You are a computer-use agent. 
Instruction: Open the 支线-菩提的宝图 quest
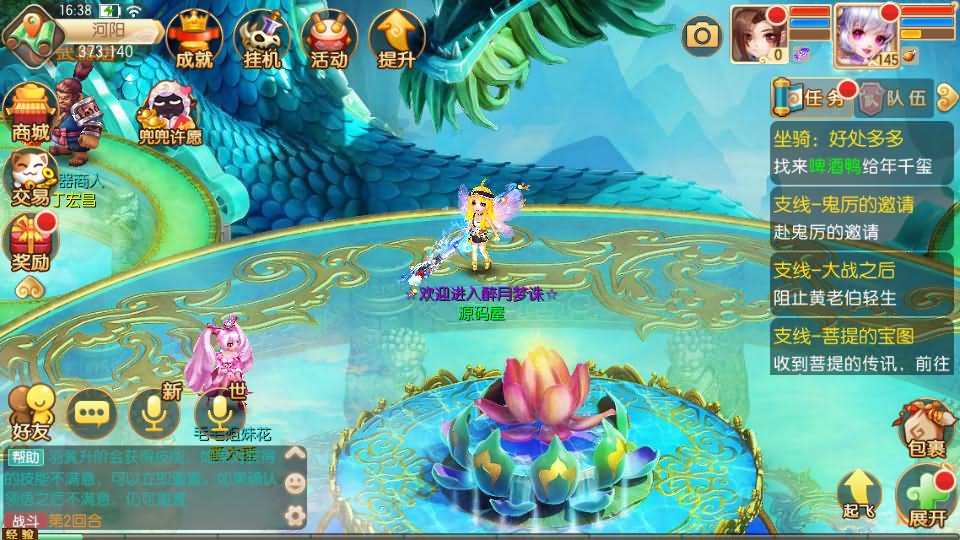click(x=862, y=347)
